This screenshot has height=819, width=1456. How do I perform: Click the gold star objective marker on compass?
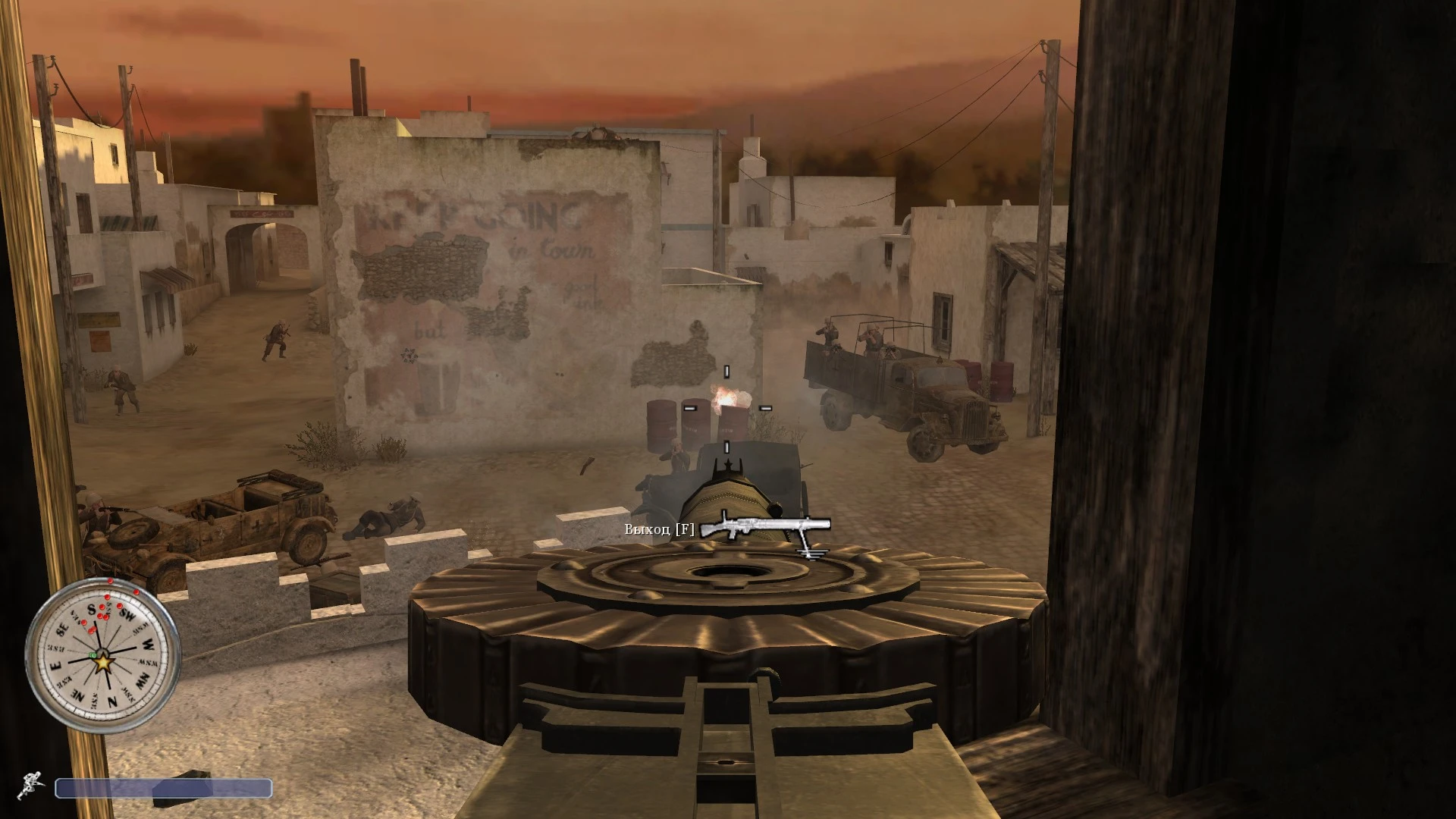pos(104,664)
